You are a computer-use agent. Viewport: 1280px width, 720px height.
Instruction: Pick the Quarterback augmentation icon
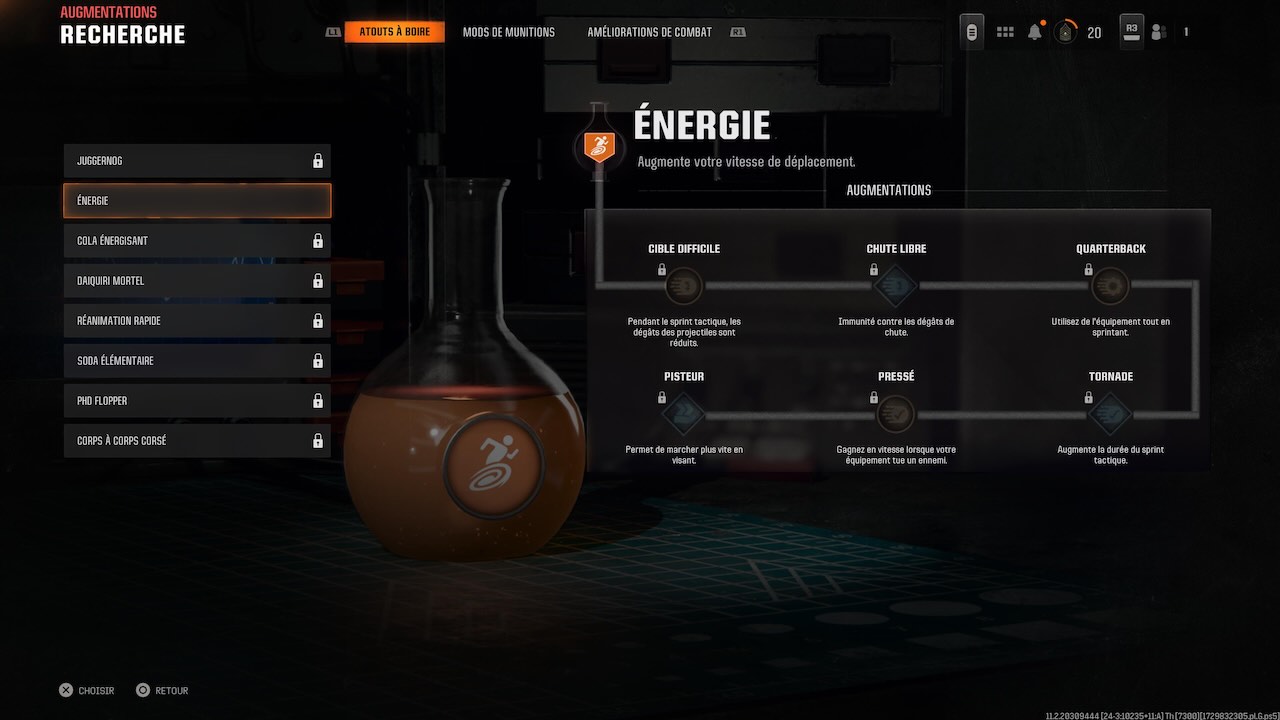pyautogui.click(x=1110, y=287)
